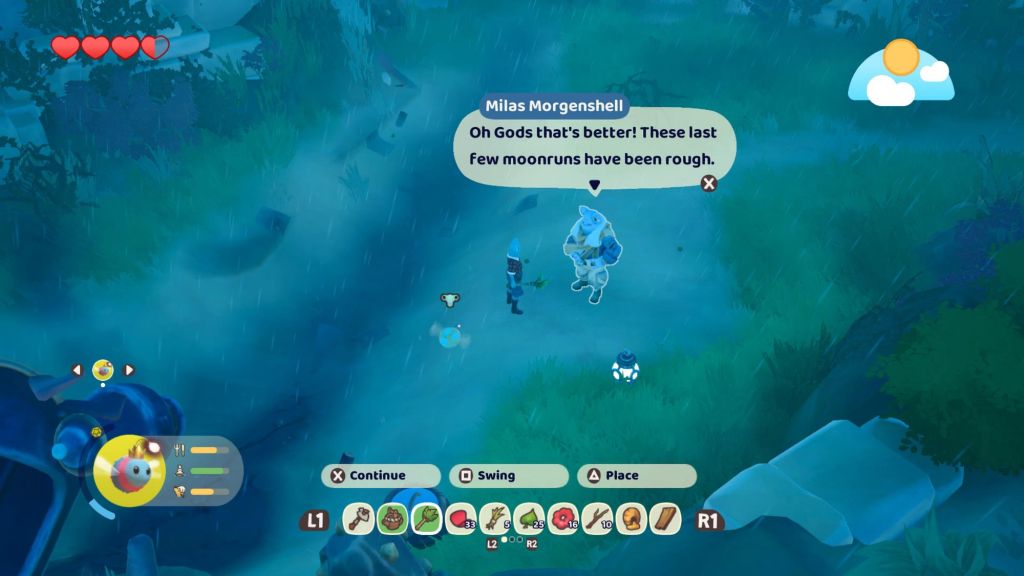1024x576 pixels.
Task: Cycle to the next companion with right arrow
Action: coord(128,370)
